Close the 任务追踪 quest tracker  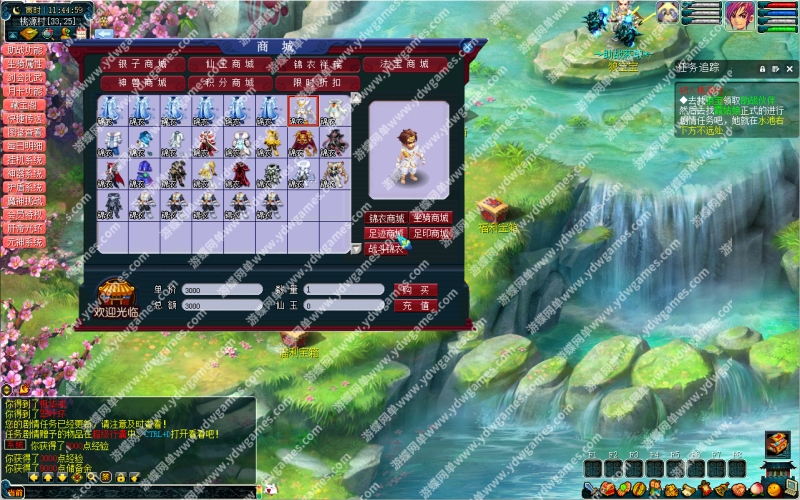(x=789, y=67)
